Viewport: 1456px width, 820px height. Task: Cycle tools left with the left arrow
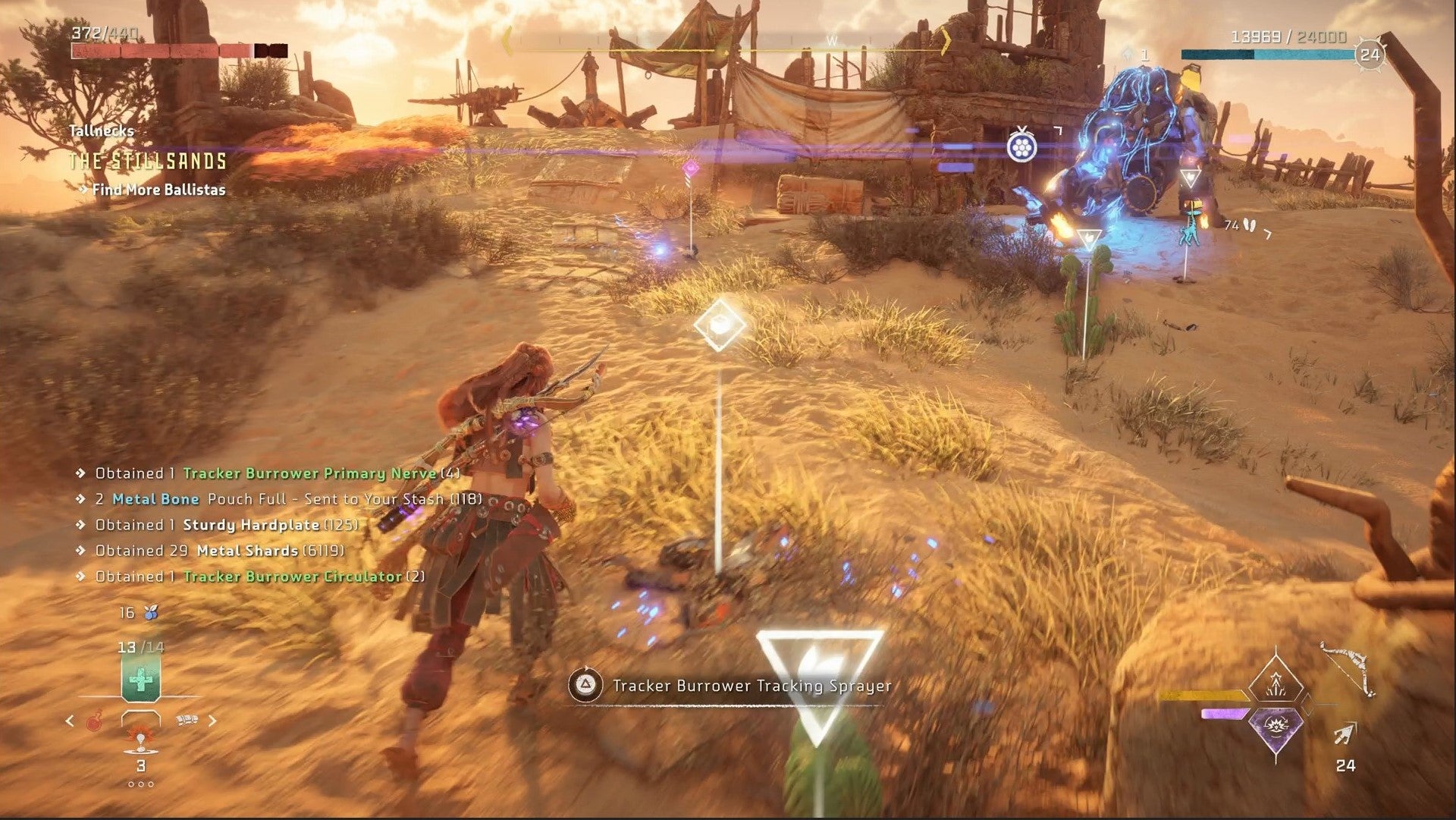[70, 721]
